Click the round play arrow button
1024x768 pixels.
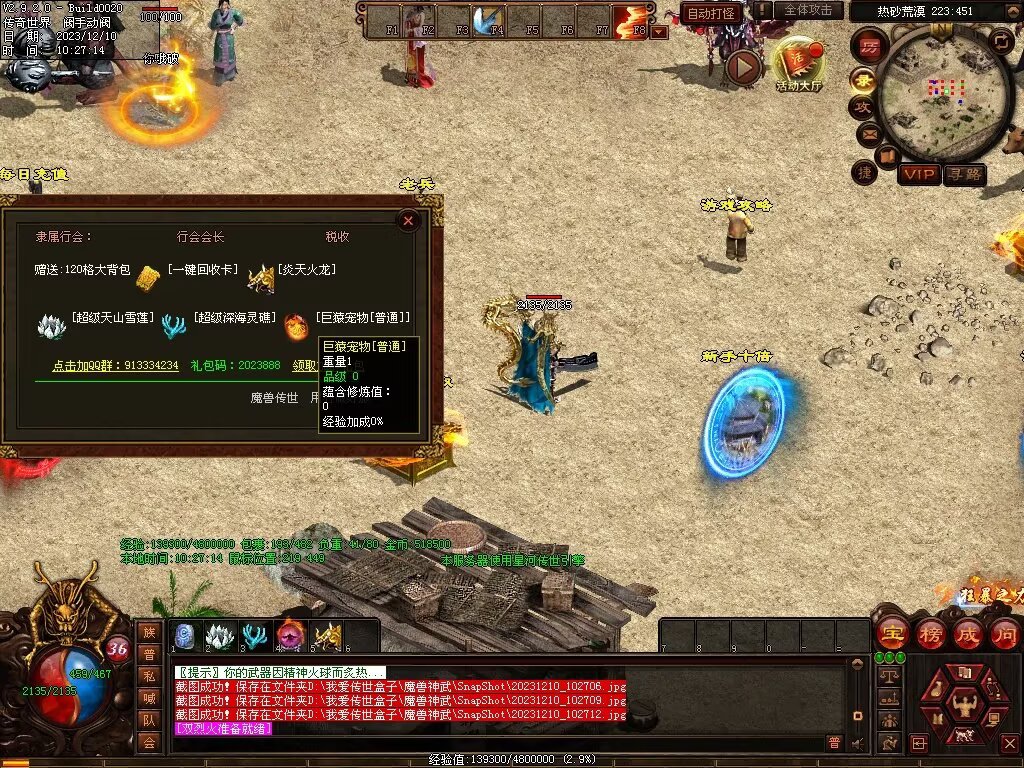pyautogui.click(x=743, y=67)
